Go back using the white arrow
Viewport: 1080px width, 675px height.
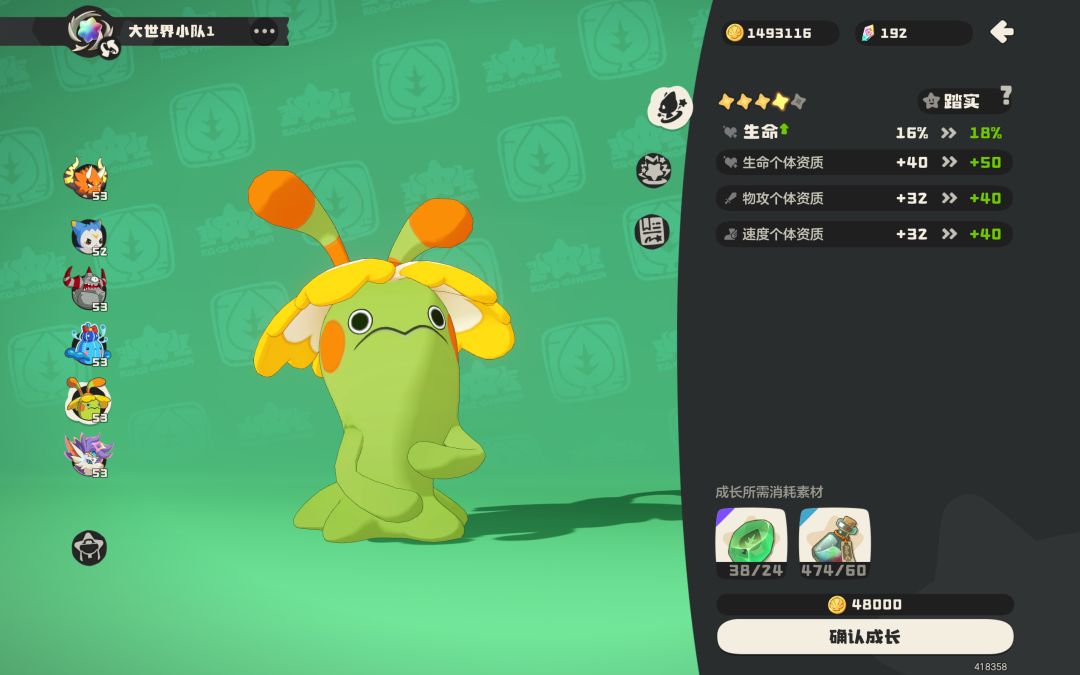point(1001,32)
